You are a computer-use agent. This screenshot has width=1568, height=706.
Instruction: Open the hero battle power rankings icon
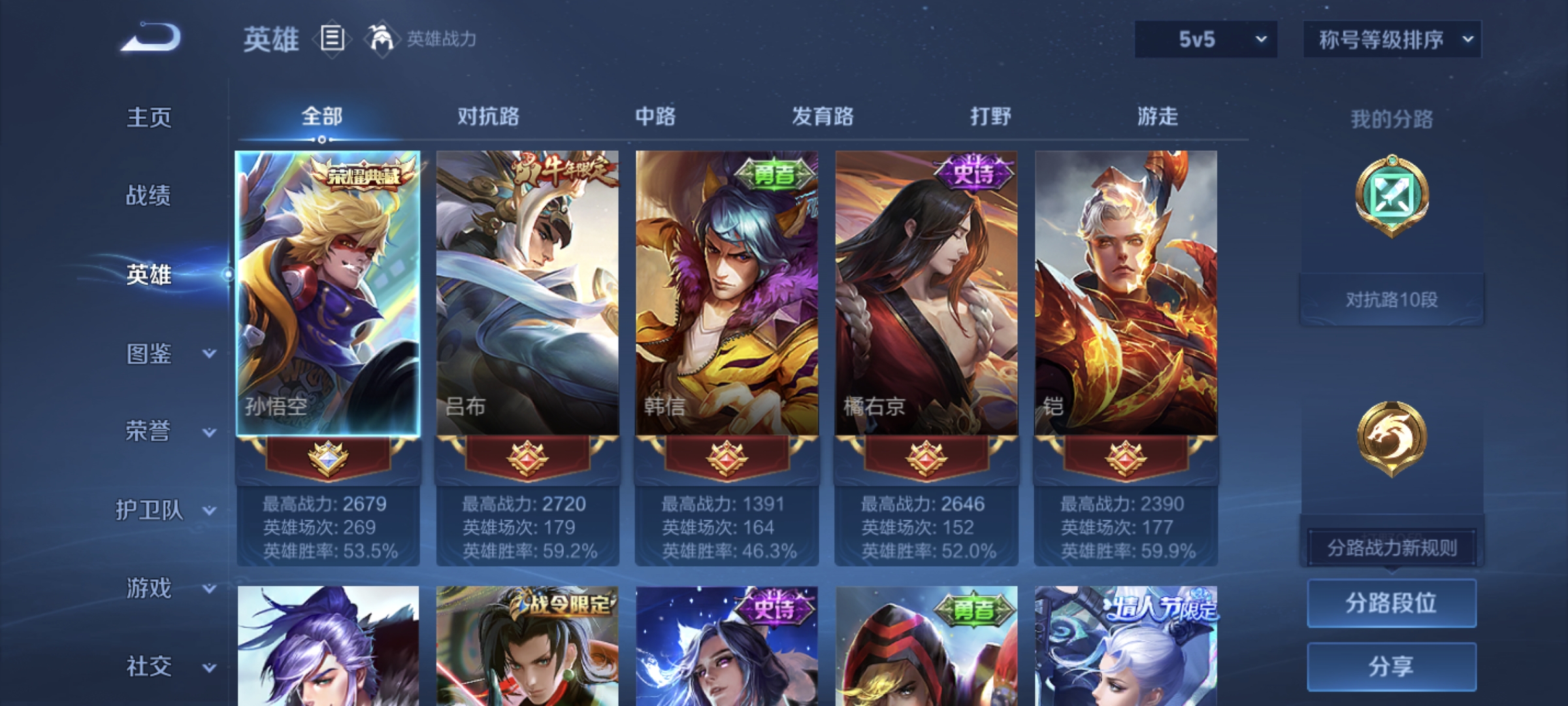[381, 39]
